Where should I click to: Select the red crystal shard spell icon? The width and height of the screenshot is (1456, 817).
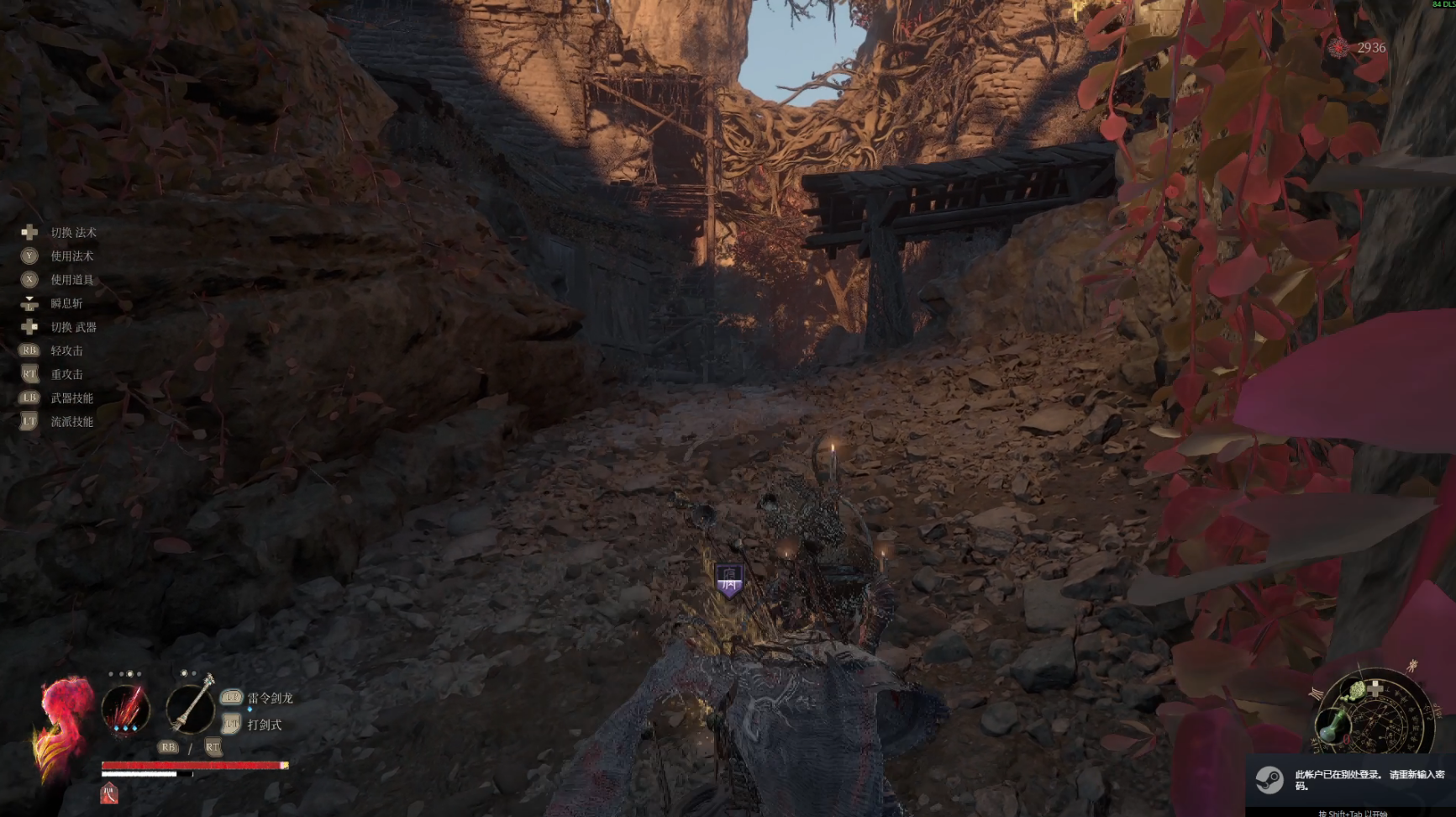click(x=126, y=708)
